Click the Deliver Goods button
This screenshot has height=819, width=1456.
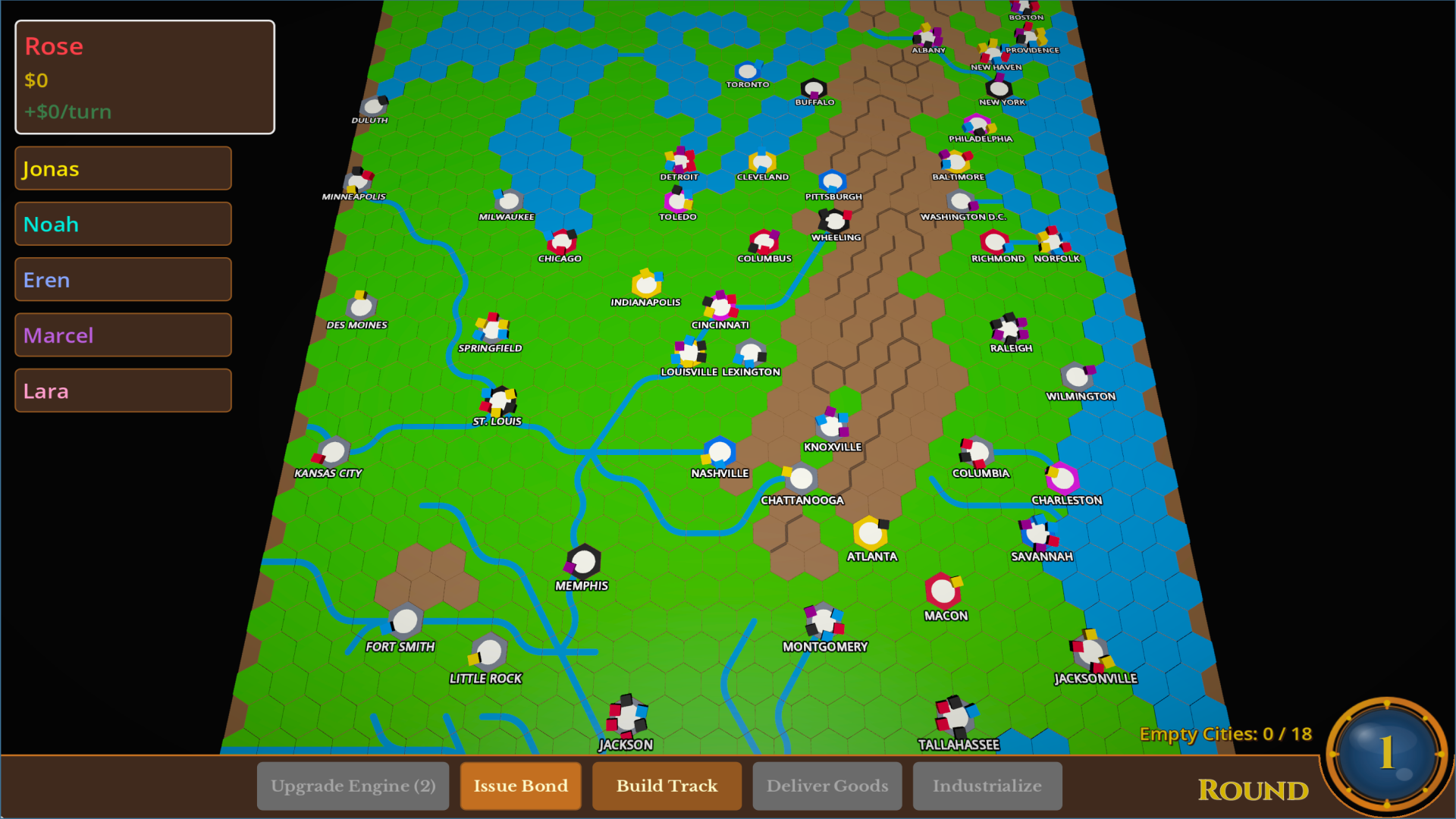(827, 786)
